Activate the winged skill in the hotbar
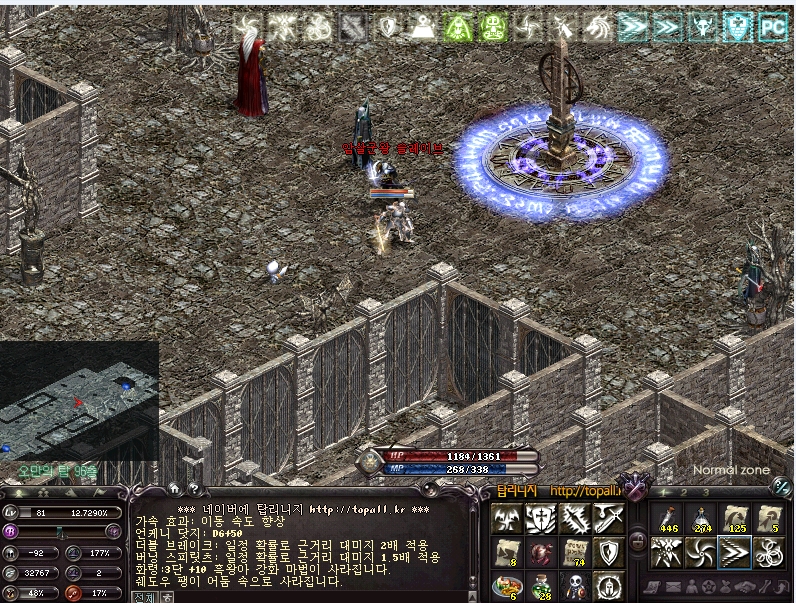 [507, 518]
